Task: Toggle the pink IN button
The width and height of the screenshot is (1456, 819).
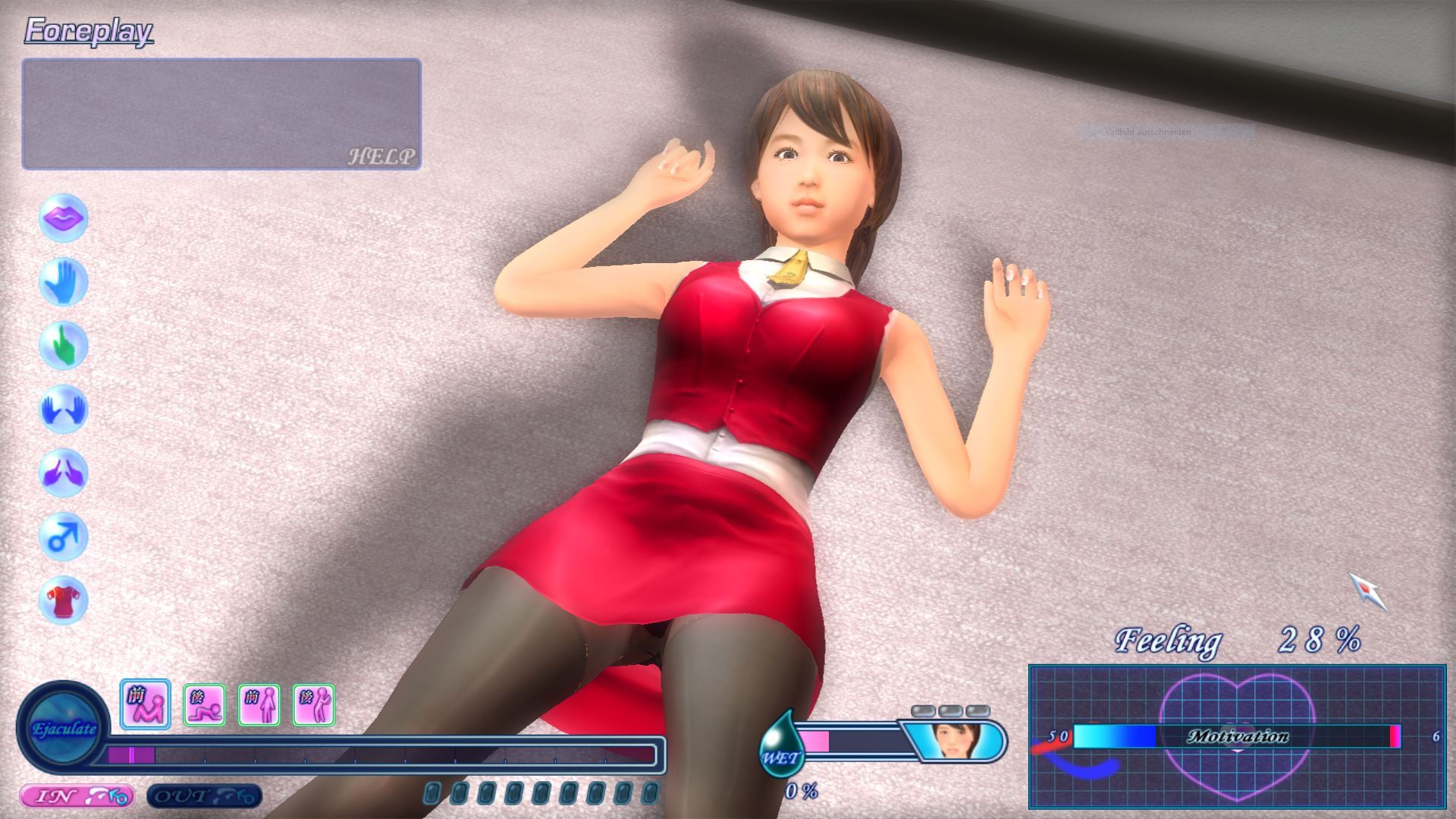Action: pos(76,796)
